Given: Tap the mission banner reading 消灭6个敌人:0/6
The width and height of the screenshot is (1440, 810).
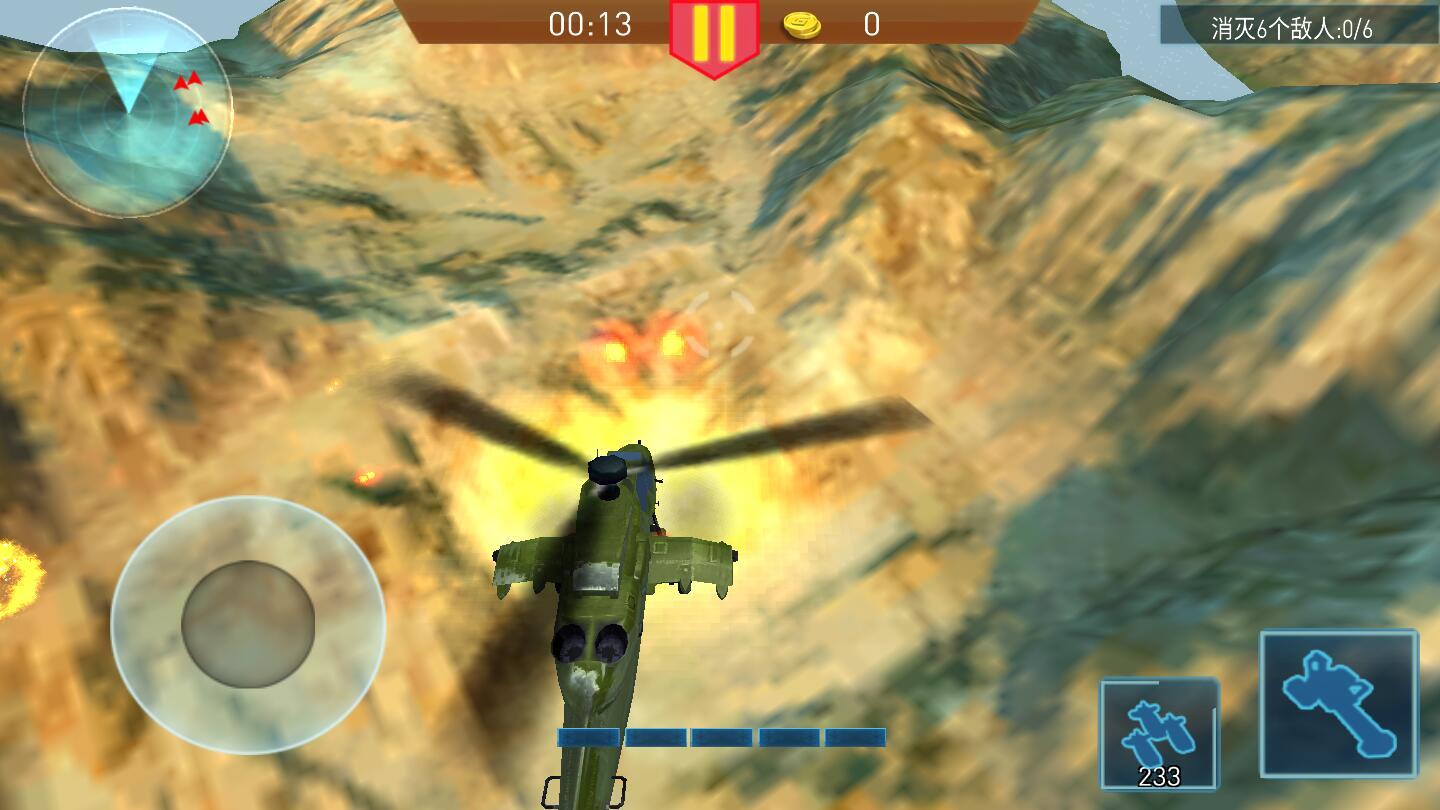Looking at the screenshot, I should (1290, 27).
